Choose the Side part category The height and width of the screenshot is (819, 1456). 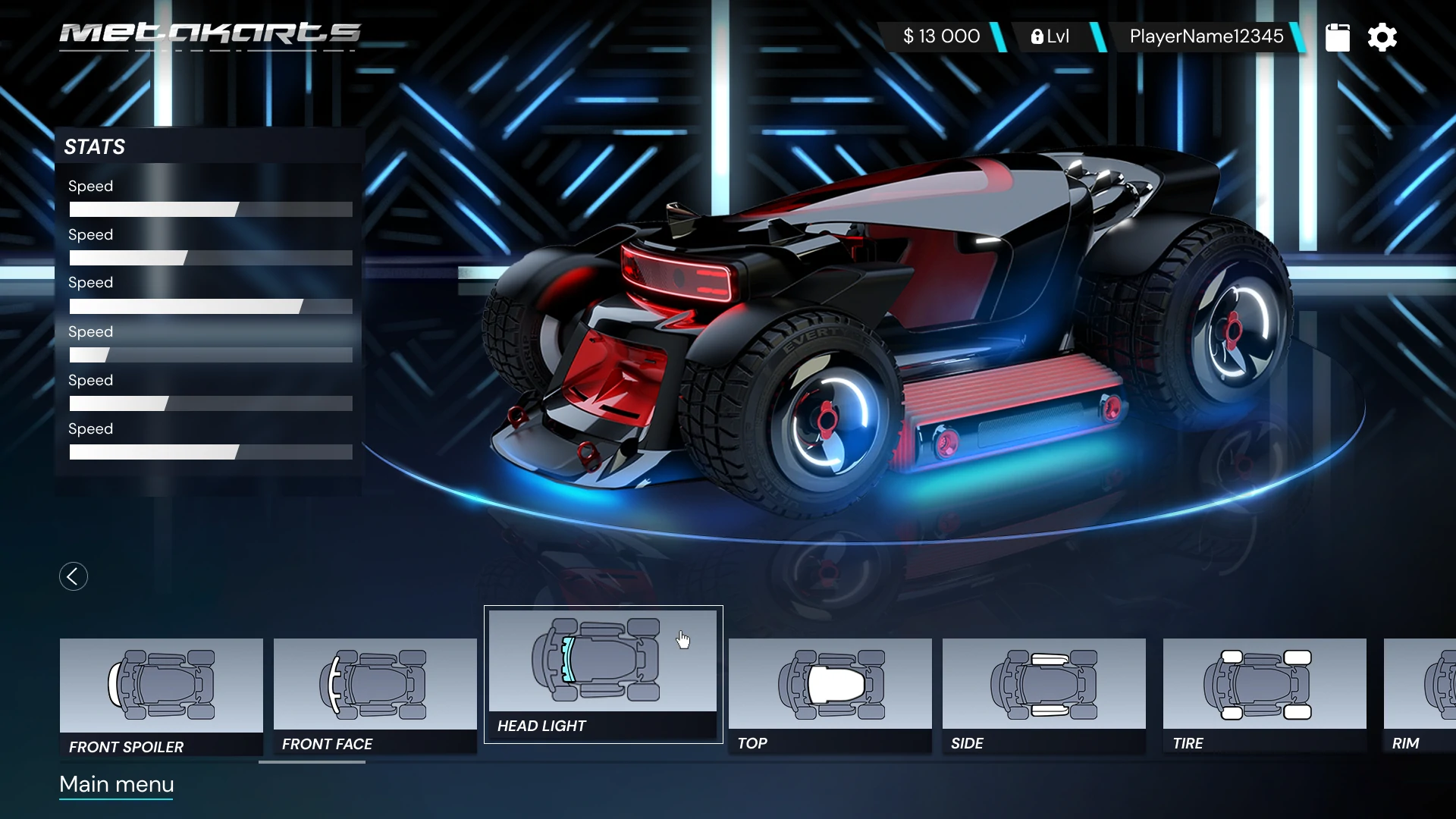(x=1043, y=695)
